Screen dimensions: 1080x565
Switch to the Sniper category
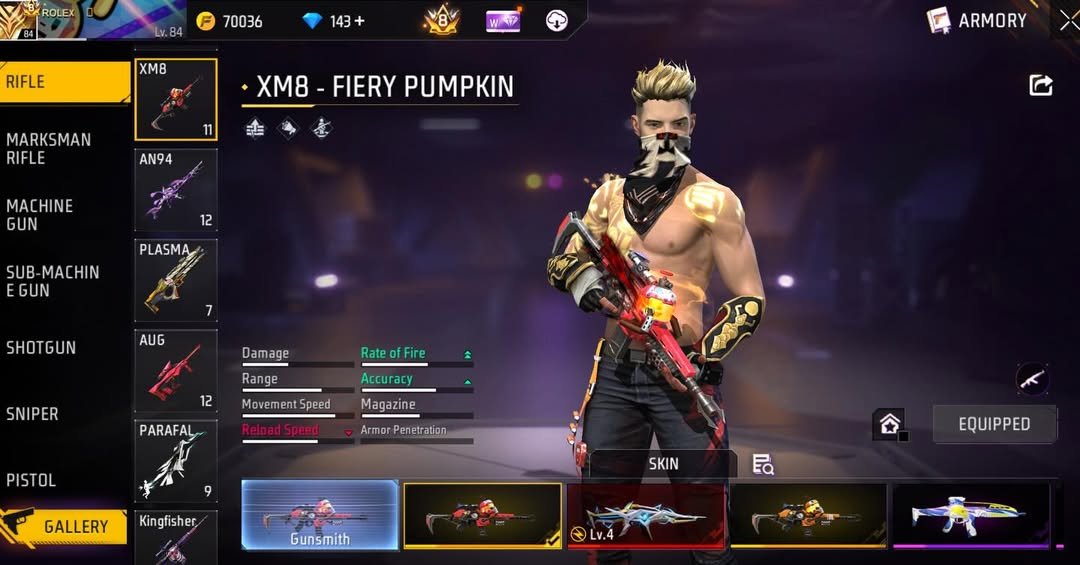[60, 414]
